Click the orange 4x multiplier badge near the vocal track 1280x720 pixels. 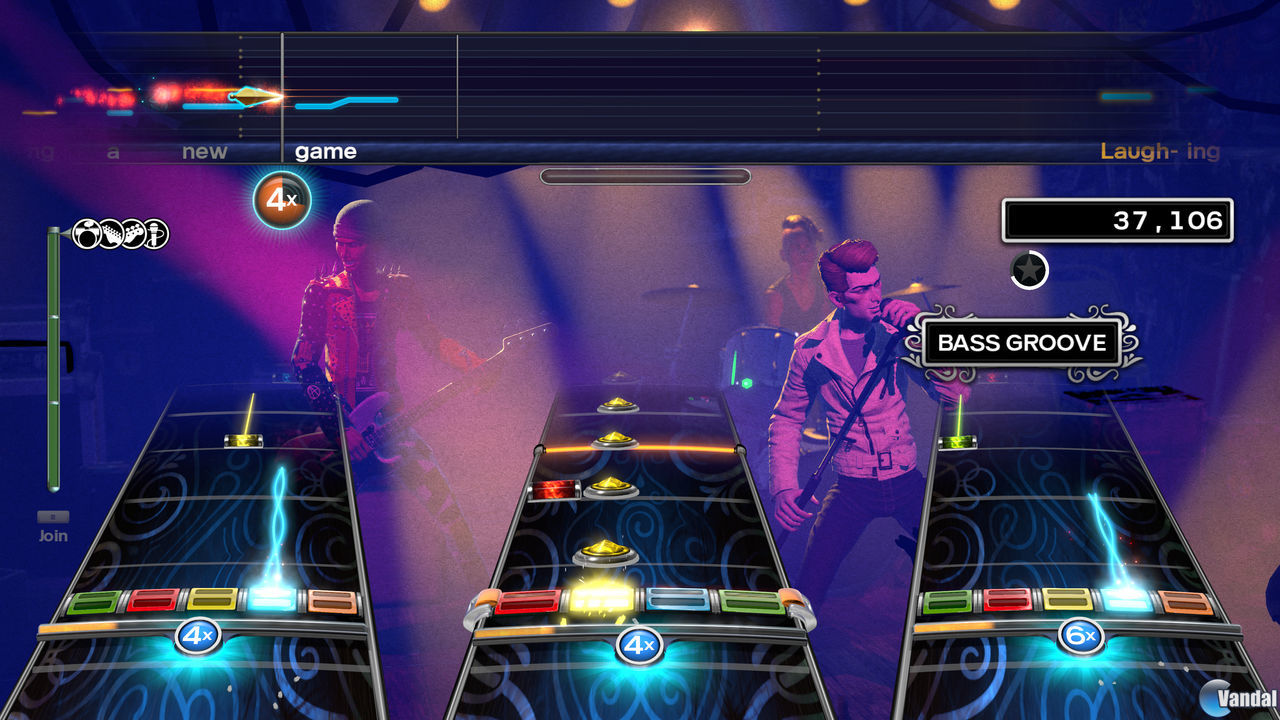pyautogui.click(x=281, y=200)
